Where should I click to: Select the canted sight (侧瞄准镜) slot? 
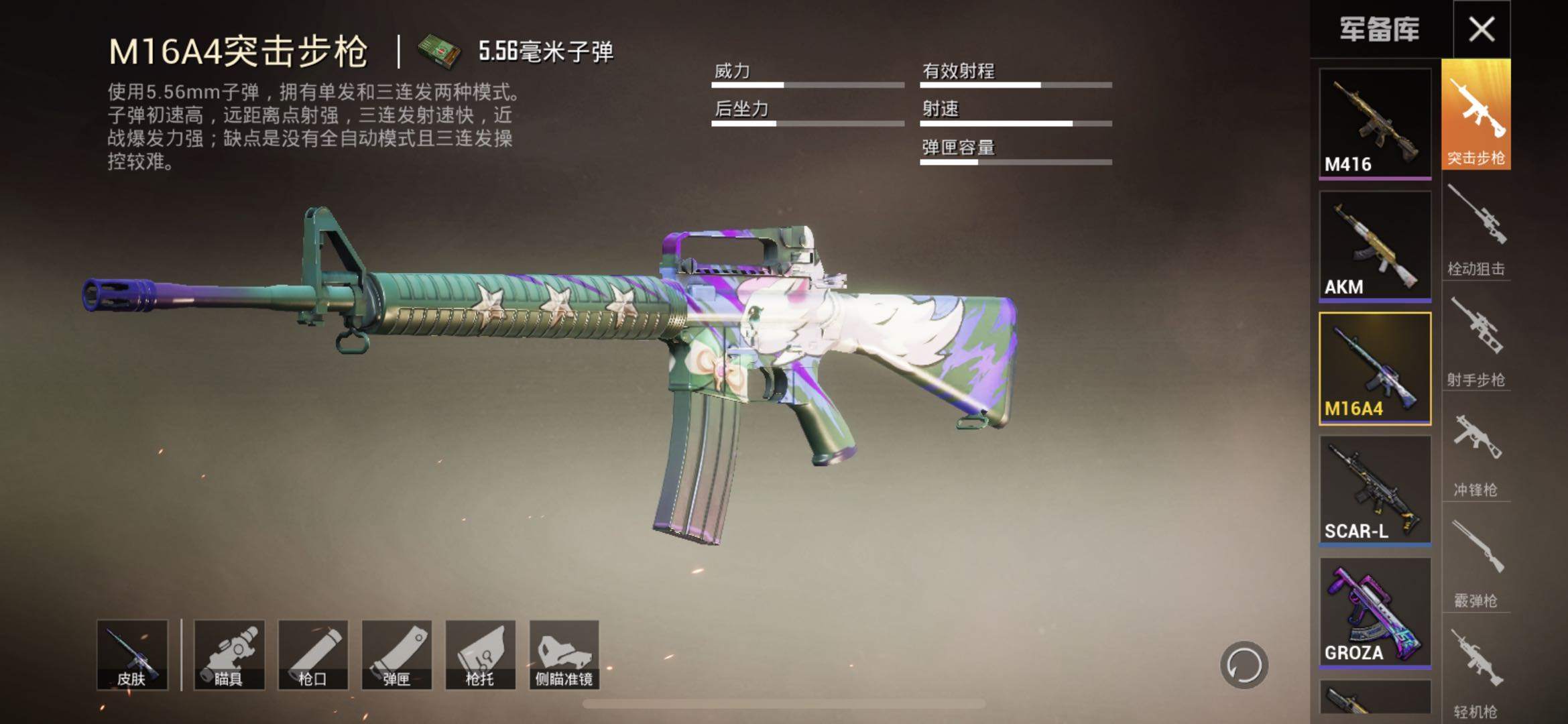coord(564,655)
